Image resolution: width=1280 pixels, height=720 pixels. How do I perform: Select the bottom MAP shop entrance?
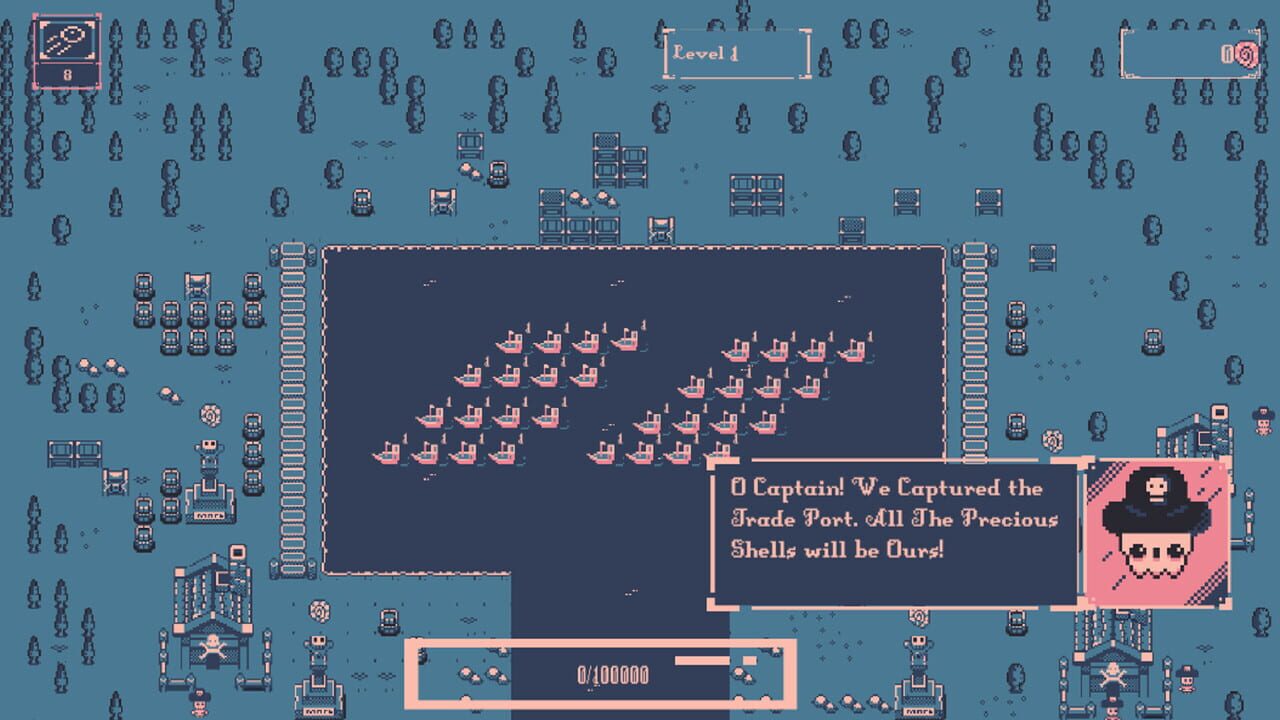(x=318, y=712)
